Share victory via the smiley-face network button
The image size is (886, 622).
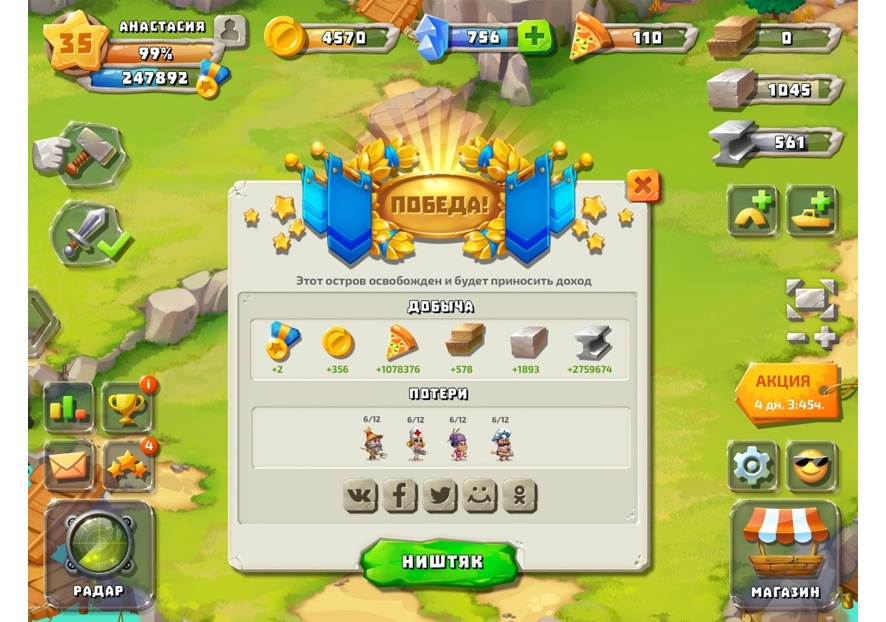pyautogui.click(x=480, y=495)
